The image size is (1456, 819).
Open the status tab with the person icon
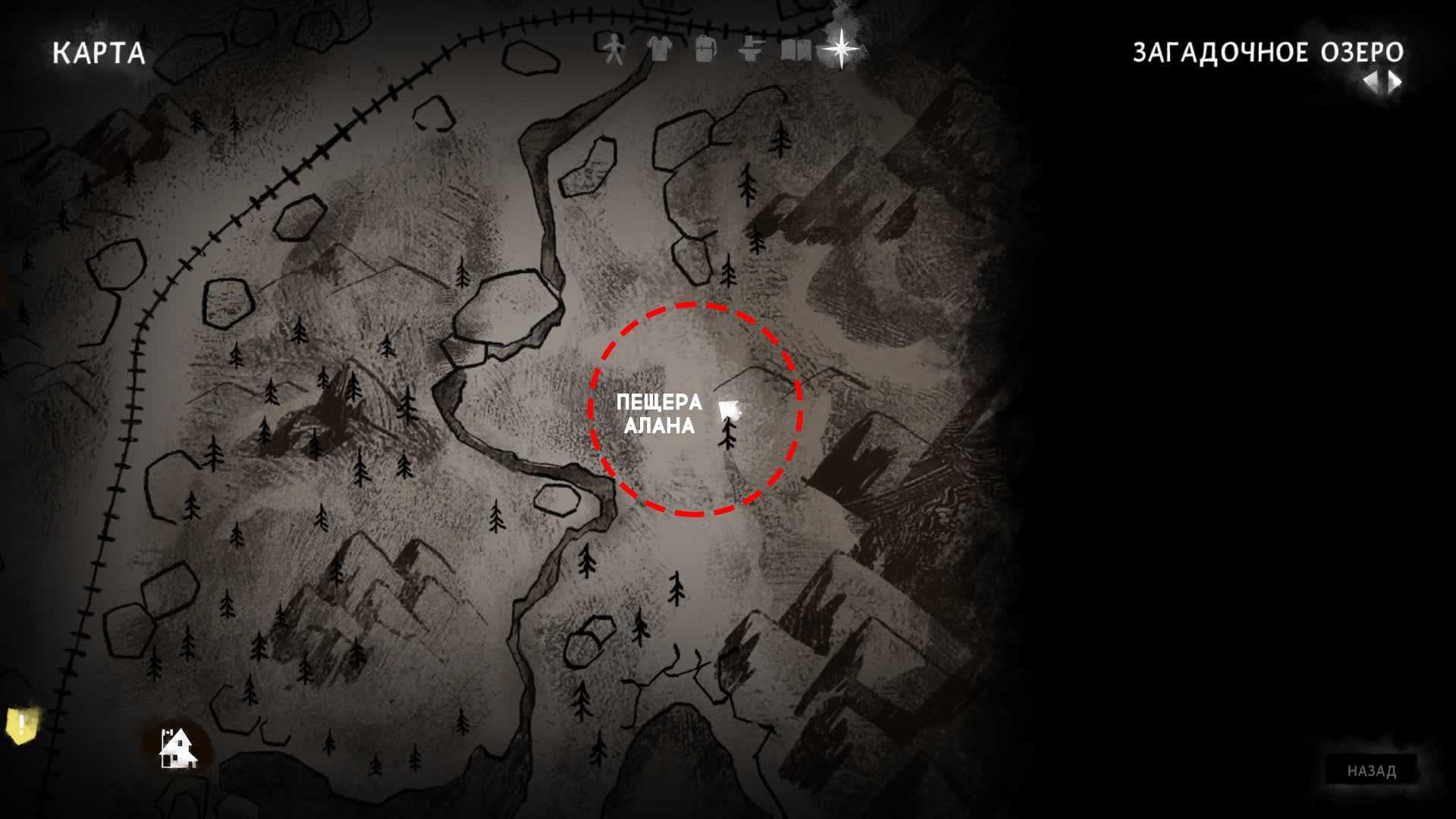pos(613,50)
